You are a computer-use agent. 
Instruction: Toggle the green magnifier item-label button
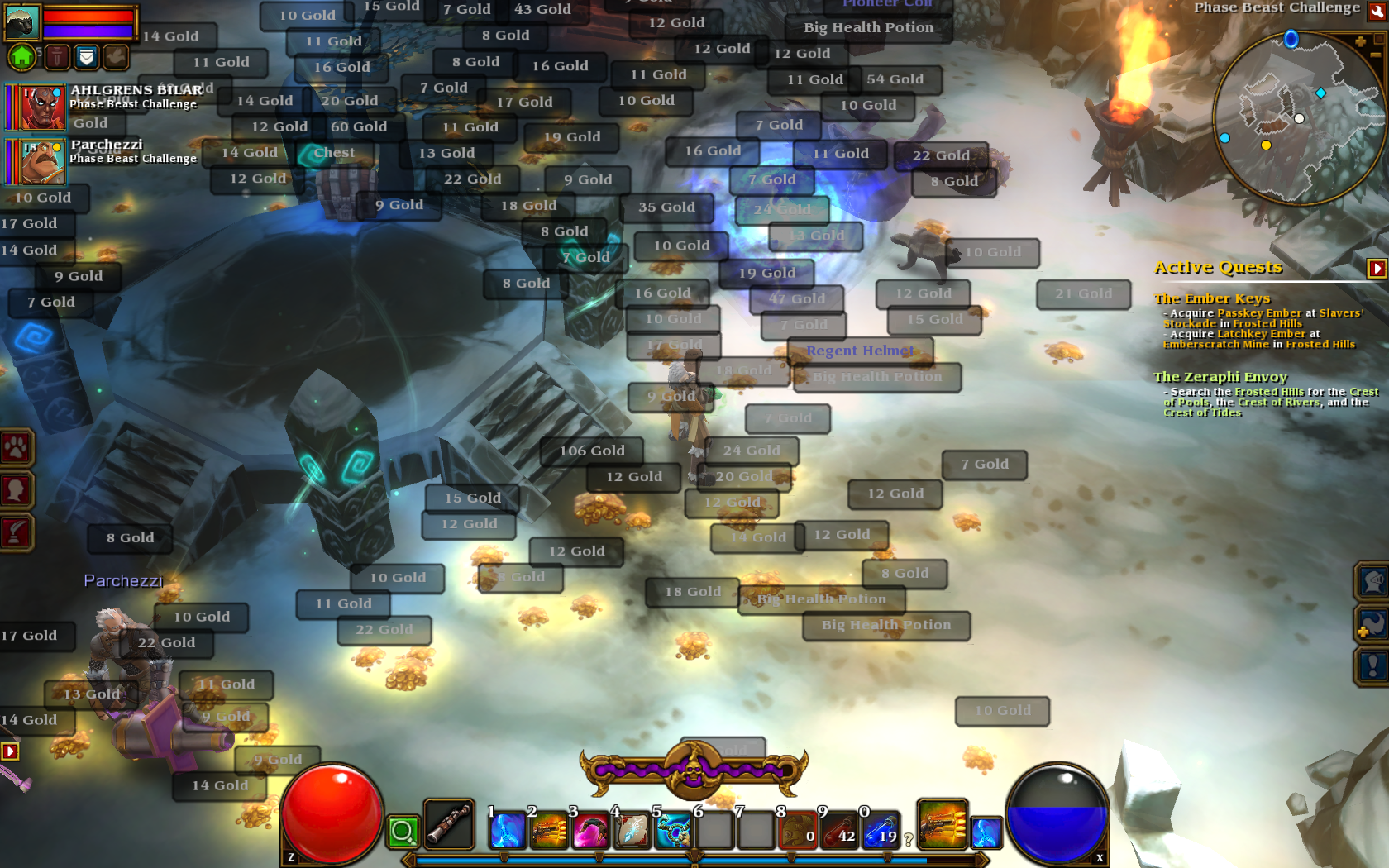(x=403, y=832)
